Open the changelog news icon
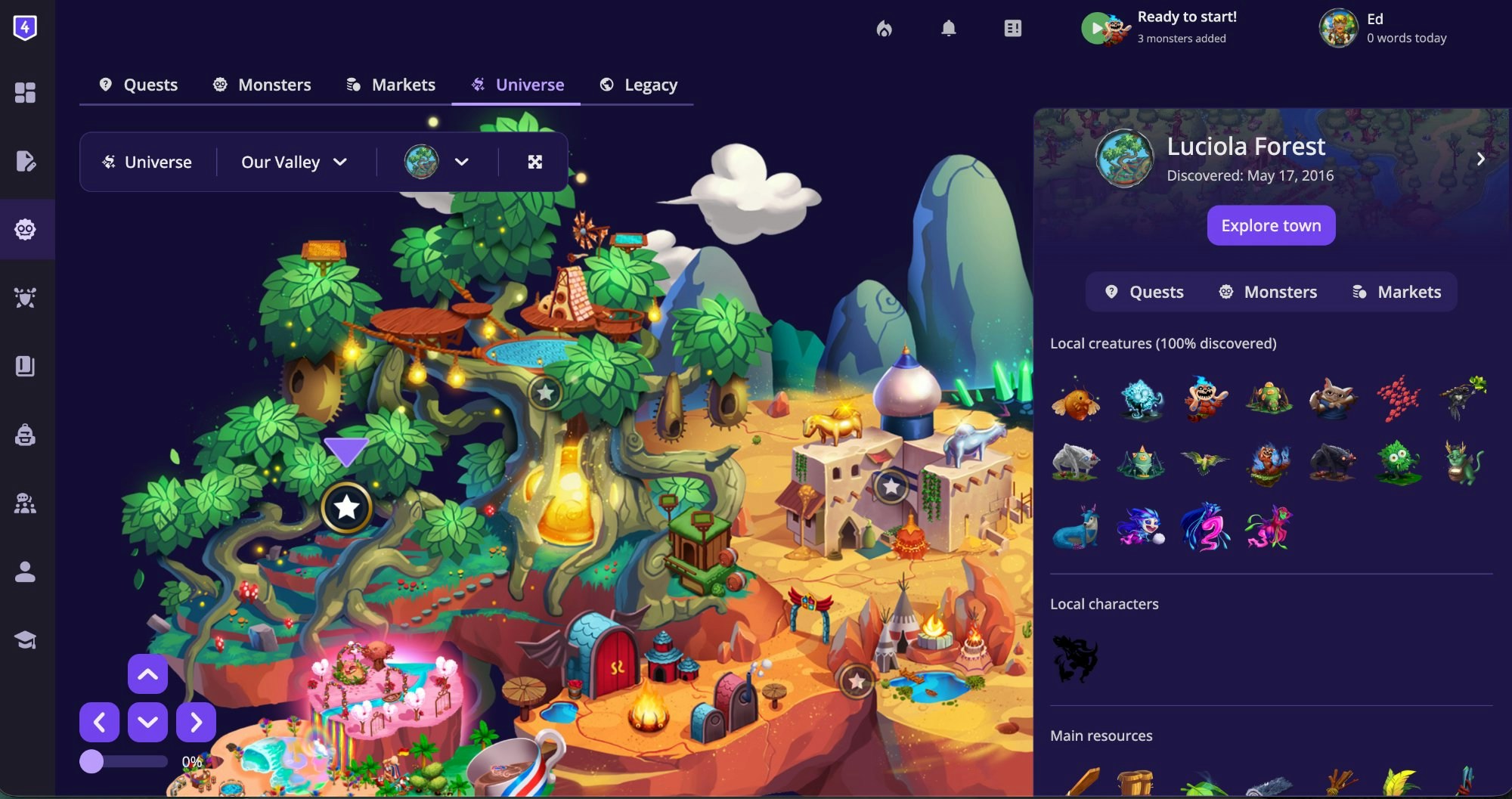This screenshot has height=799, width=1512. (x=1013, y=29)
